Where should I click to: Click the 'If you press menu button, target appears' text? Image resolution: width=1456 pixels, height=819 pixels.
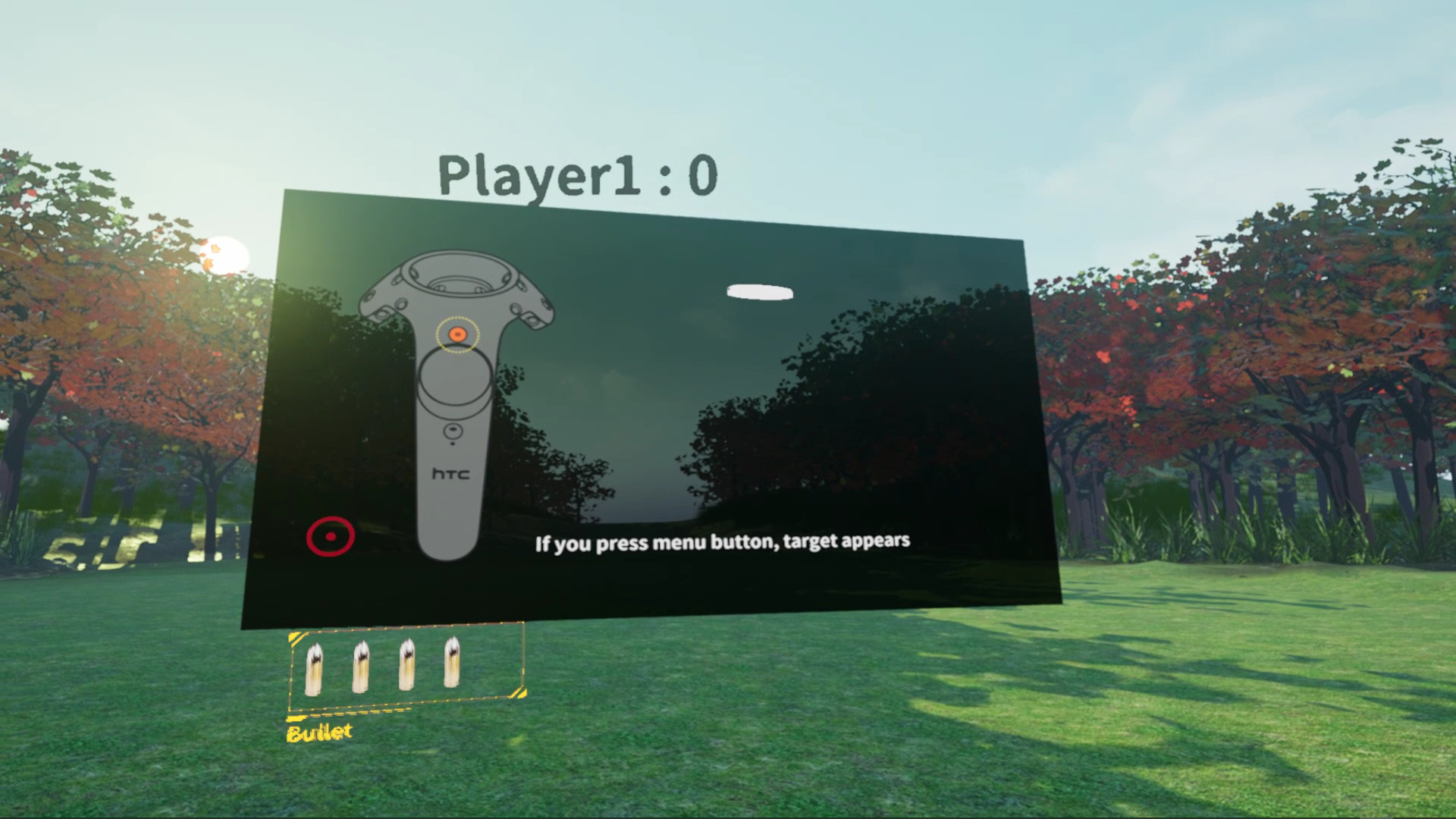[724, 541]
